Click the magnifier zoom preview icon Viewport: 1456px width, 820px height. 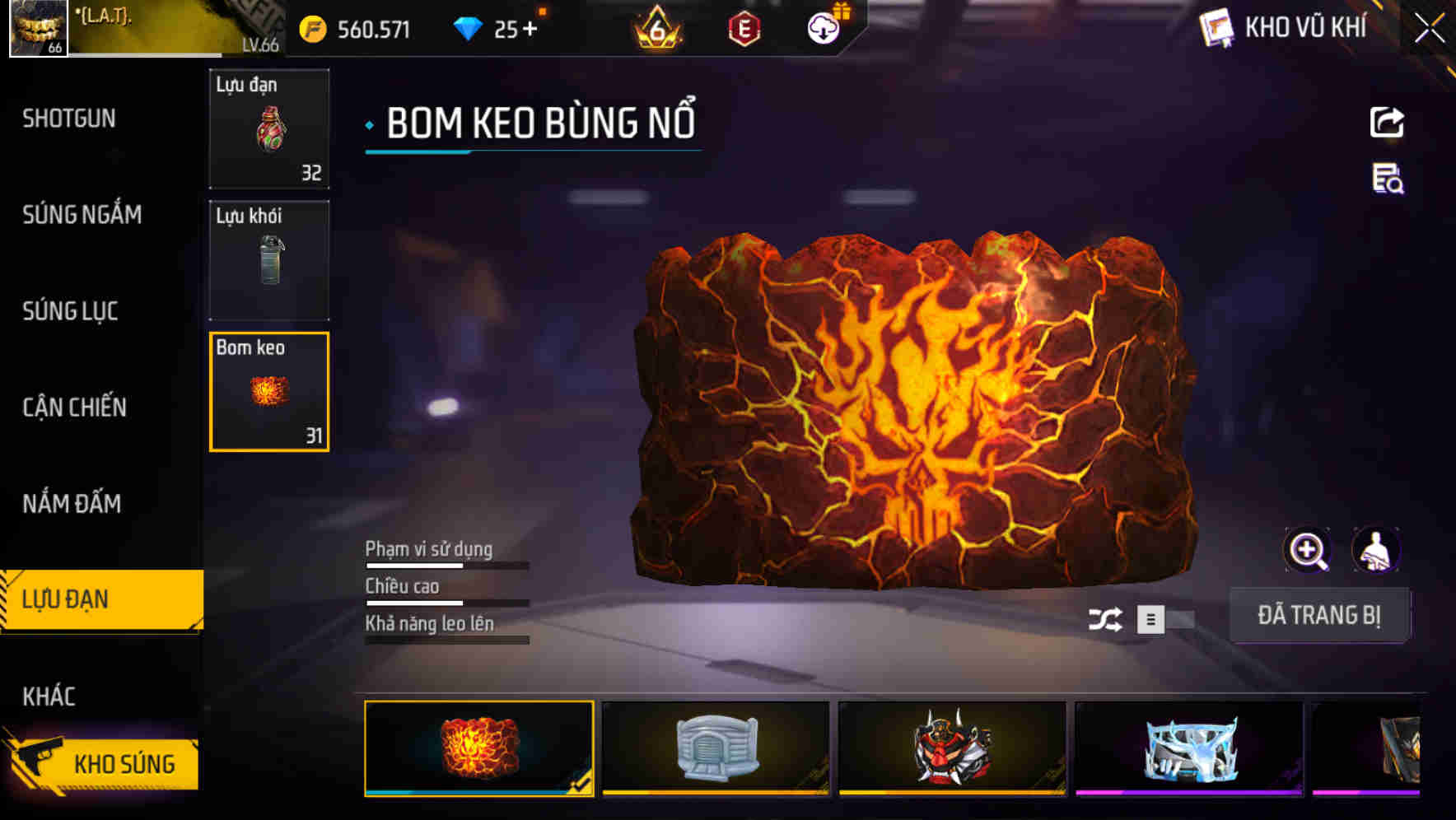click(x=1309, y=550)
